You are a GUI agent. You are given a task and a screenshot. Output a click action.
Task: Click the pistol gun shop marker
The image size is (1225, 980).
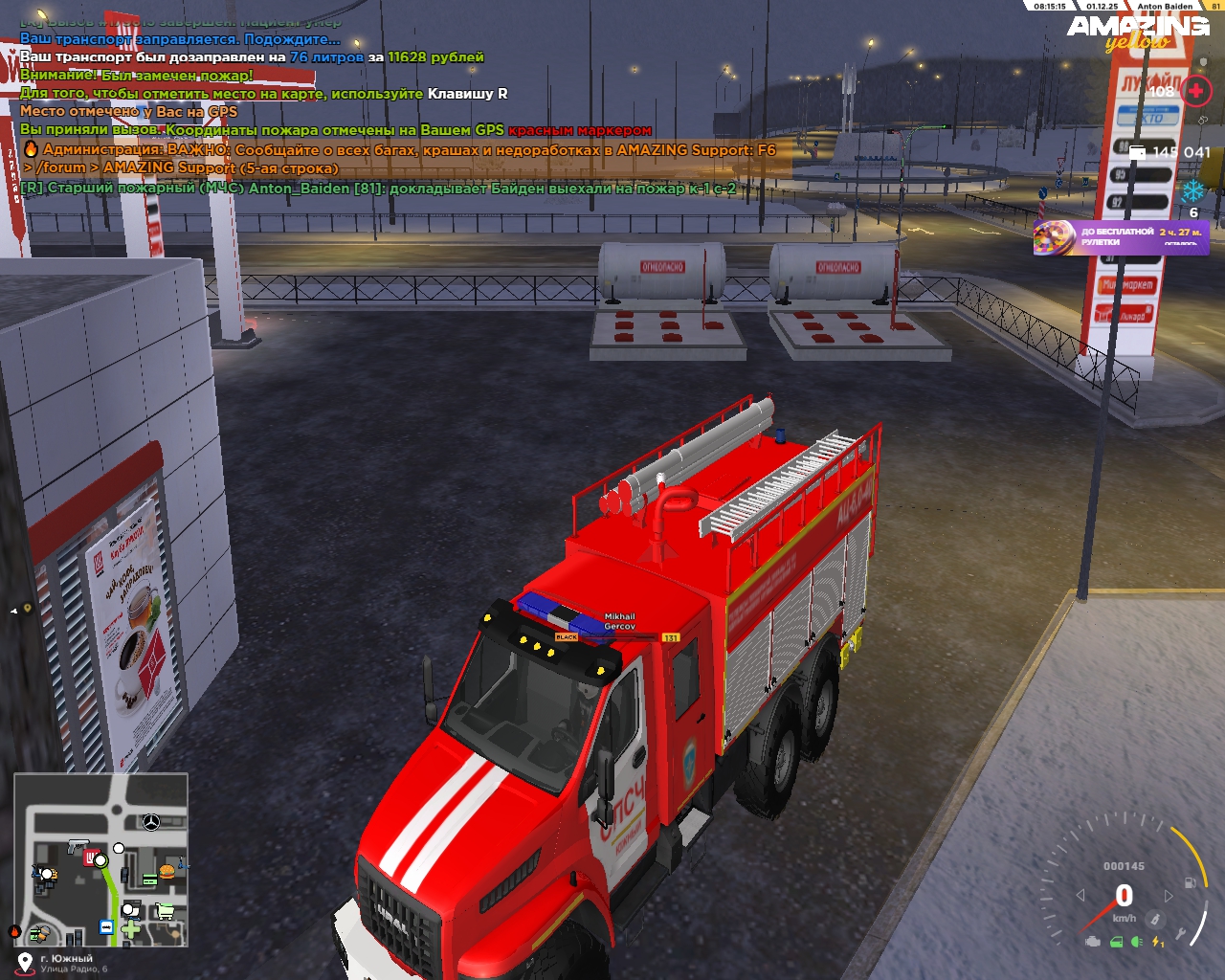coord(77,847)
